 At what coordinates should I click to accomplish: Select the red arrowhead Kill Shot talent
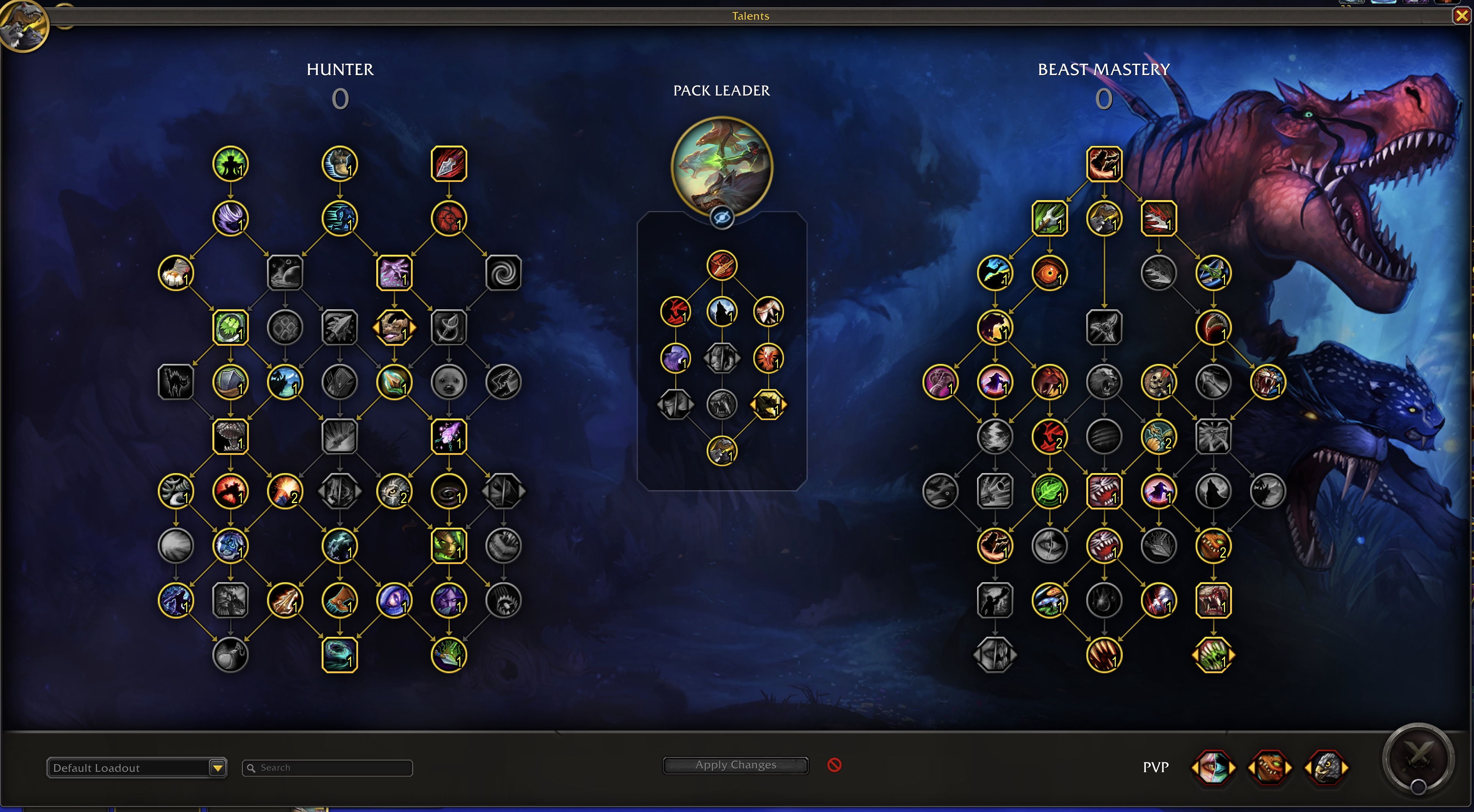[x=449, y=164]
